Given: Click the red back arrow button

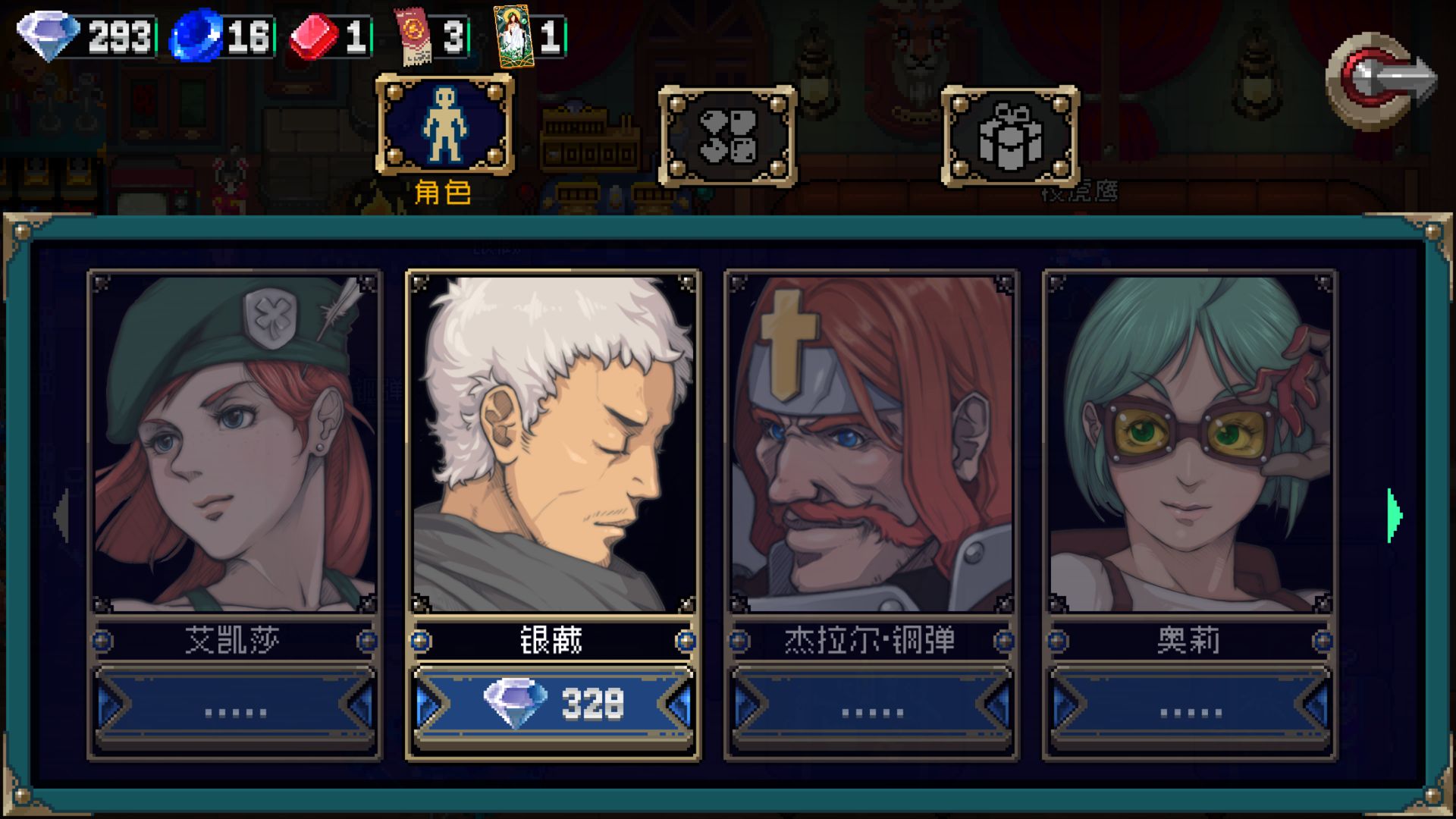Looking at the screenshot, I should click(x=1380, y=80).
